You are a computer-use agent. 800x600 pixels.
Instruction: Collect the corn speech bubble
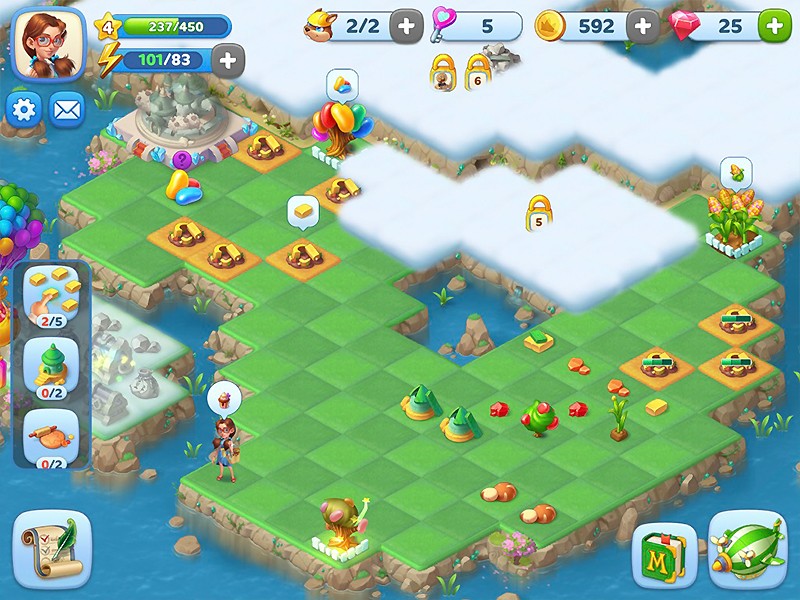pos(735,173)
